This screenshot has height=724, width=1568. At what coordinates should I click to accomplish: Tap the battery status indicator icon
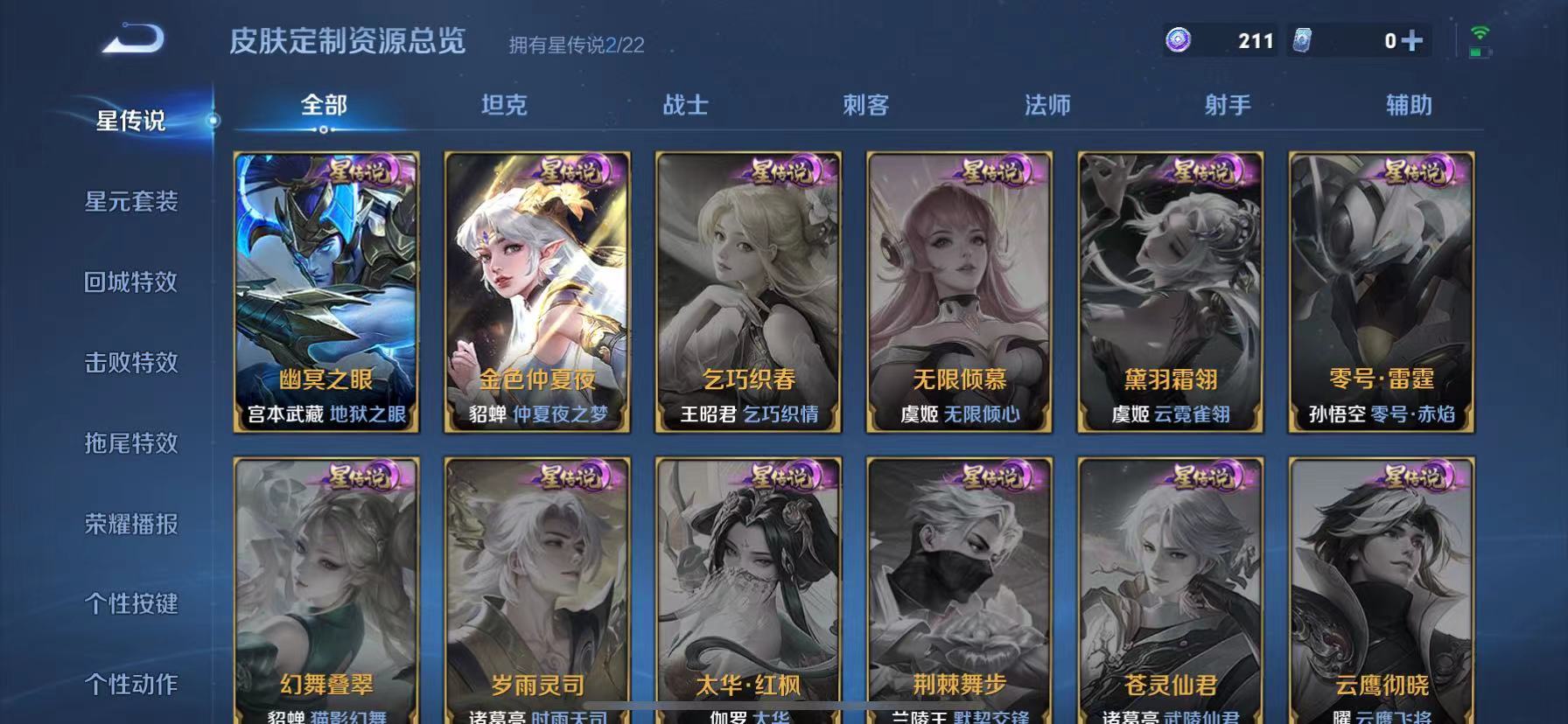point(1480,52)
